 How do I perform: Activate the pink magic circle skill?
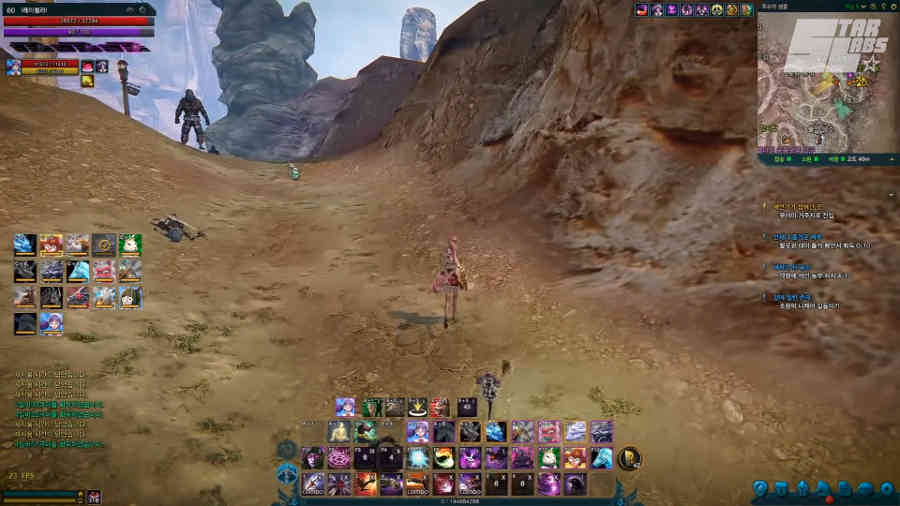(x=339, y=458)
